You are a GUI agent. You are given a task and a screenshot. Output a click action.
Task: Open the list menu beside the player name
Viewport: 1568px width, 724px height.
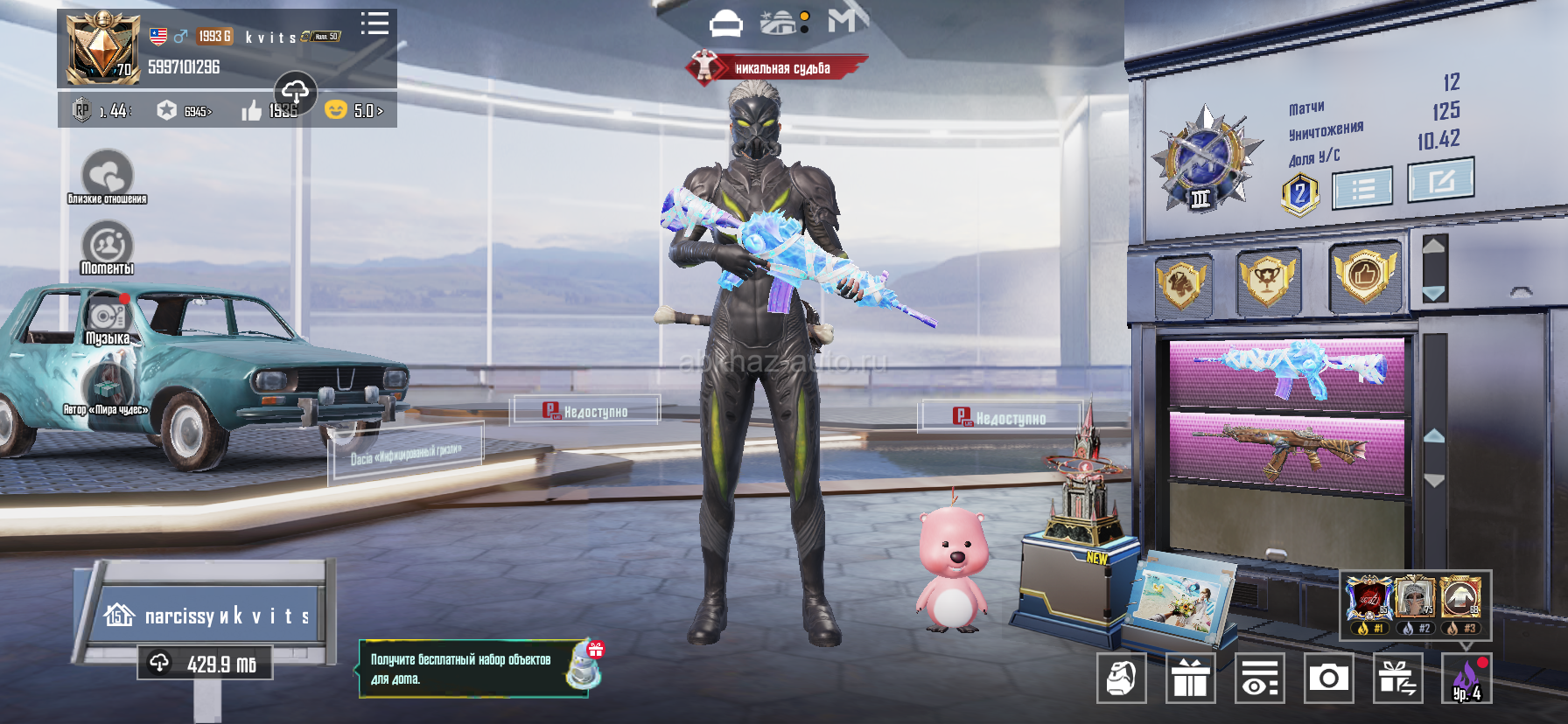point(374,24)
